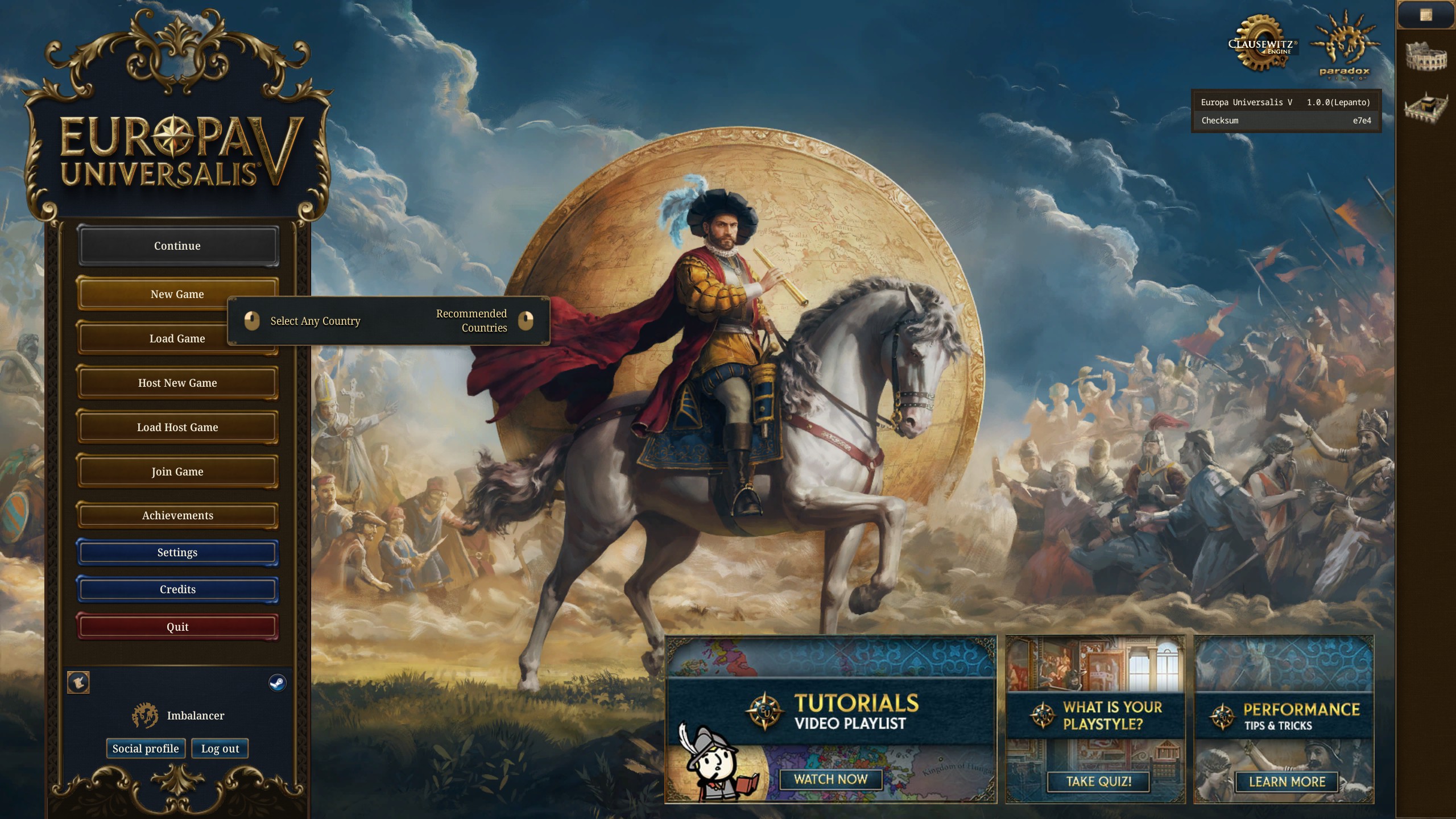
Task: Take the playstyle quiz
Action: [1098, 781]
